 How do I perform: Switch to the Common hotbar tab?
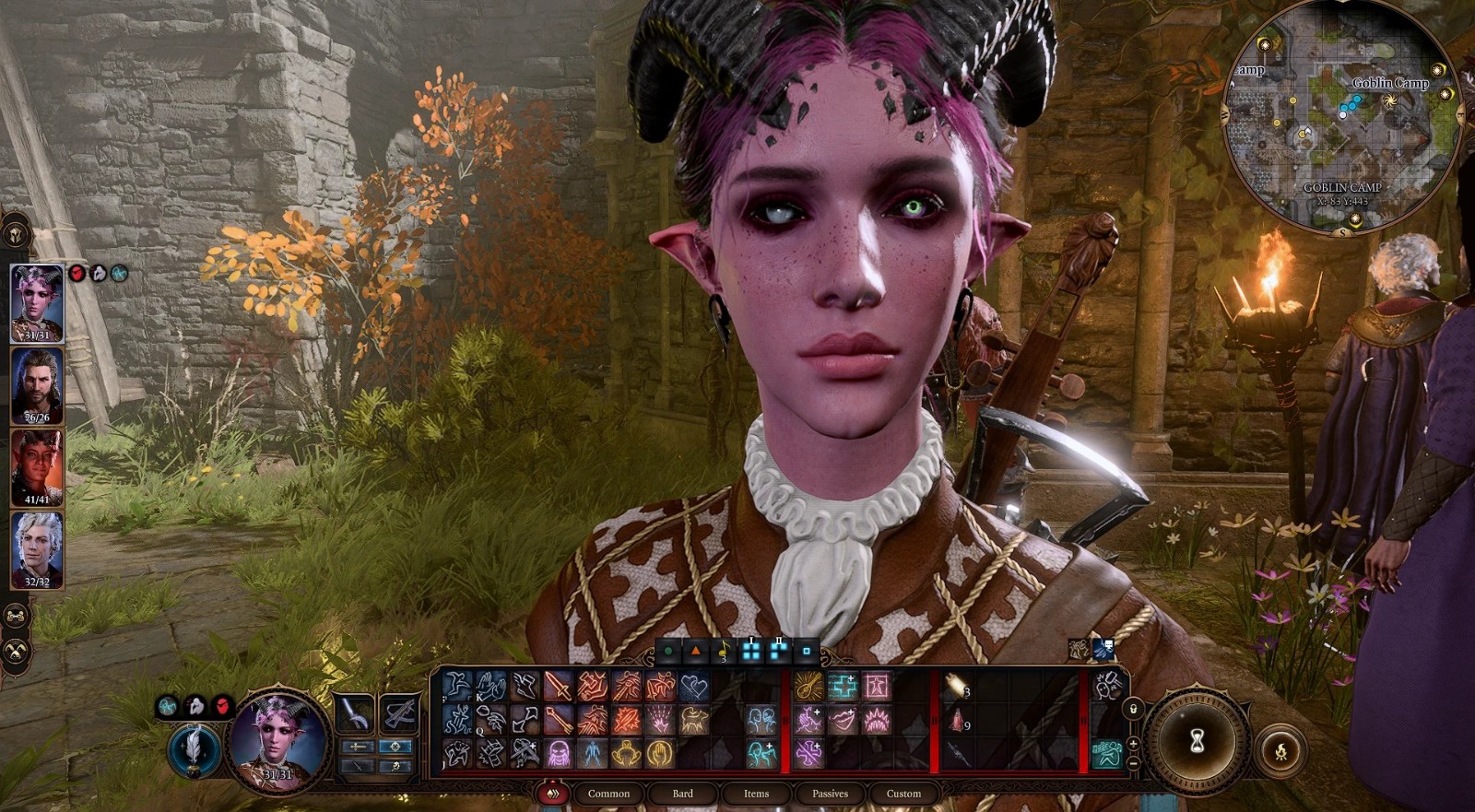click(x=608, y=794)
